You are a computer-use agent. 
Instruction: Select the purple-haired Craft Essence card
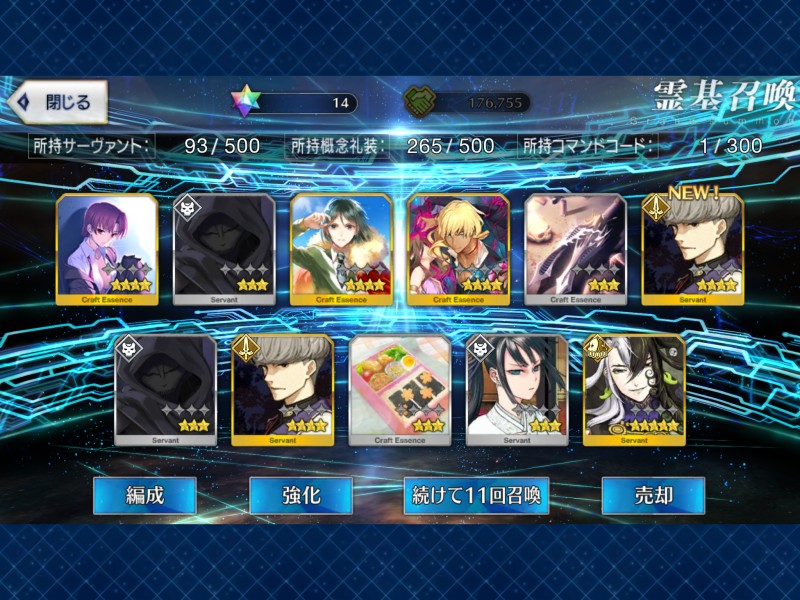pyautogui.click(x=107, y=249)
